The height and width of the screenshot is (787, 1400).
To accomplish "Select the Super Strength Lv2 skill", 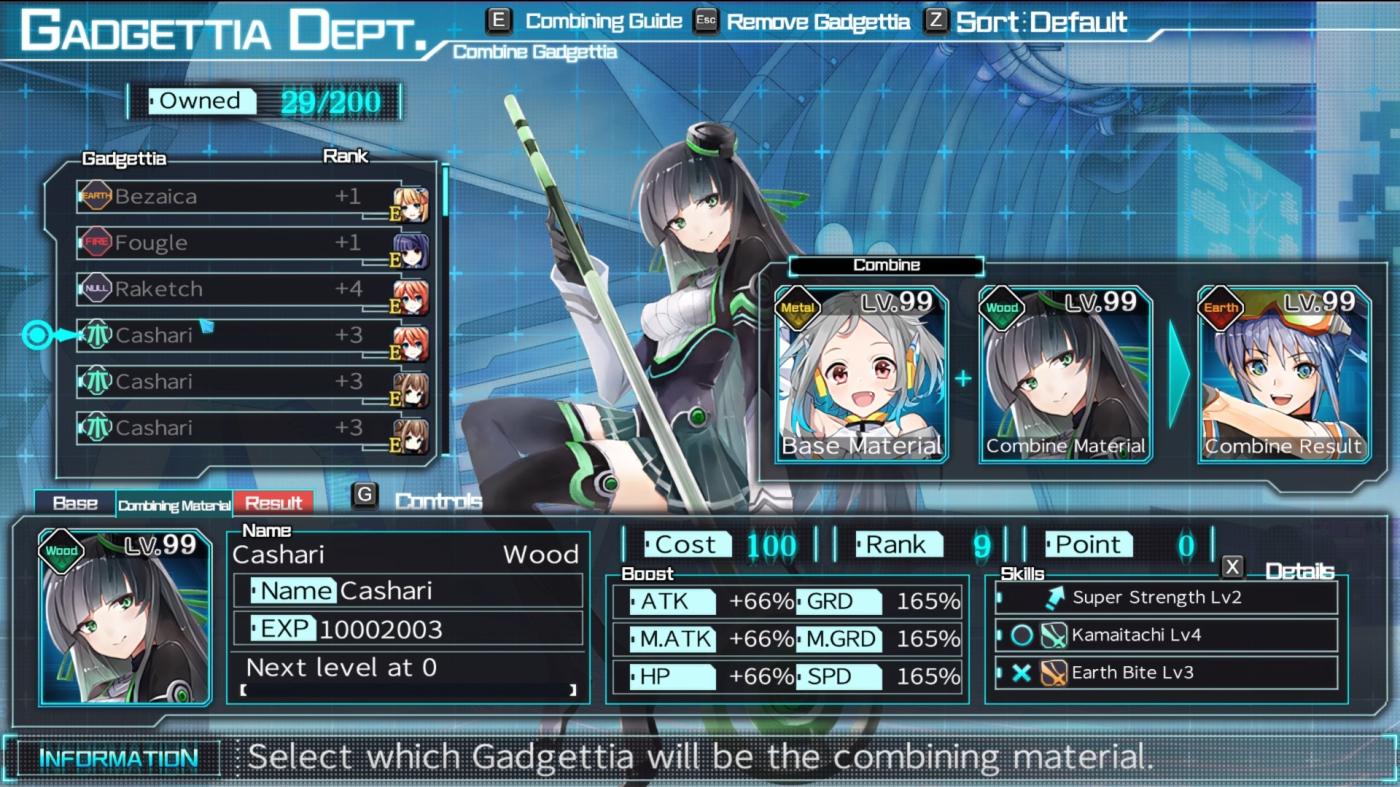I will point(1166,597).
